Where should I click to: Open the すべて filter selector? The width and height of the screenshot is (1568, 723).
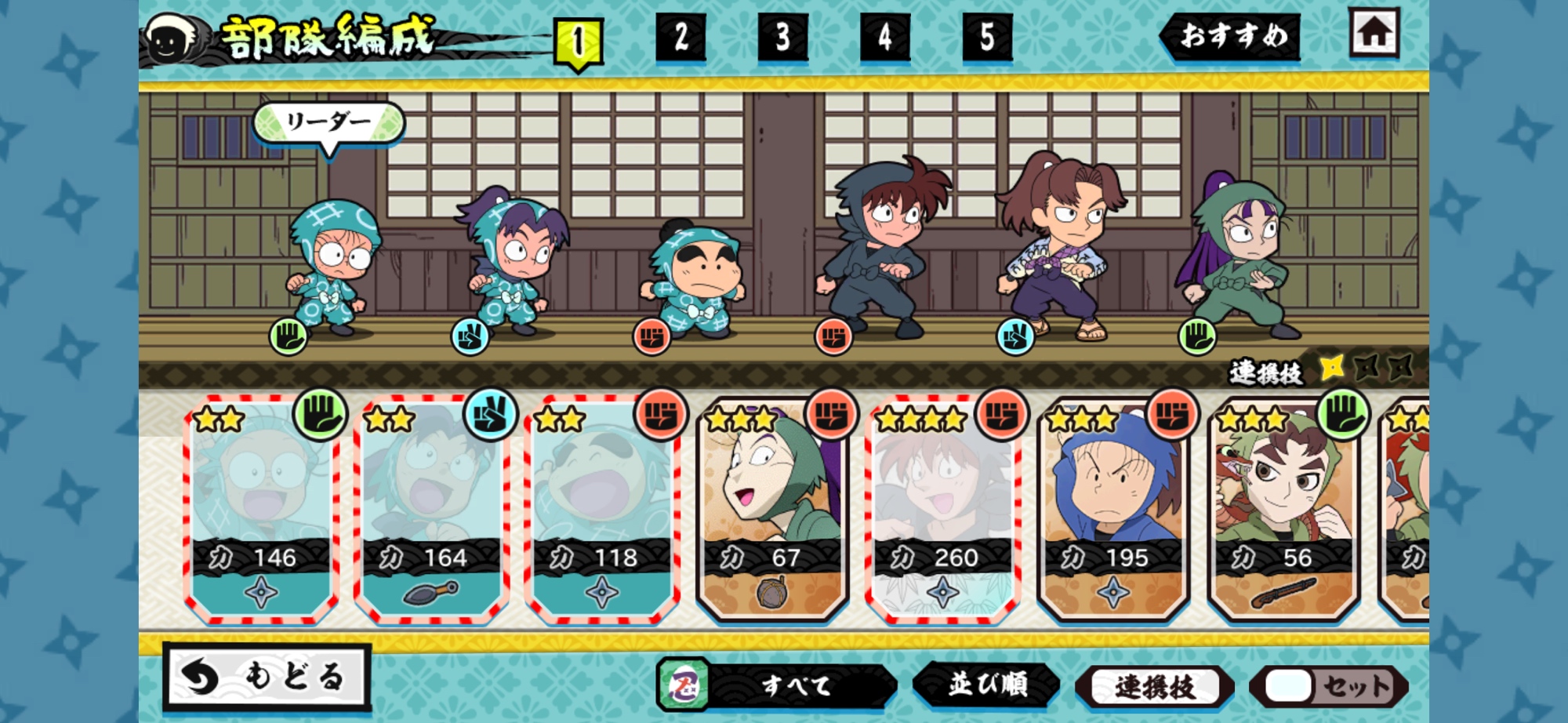pos(778,685)
